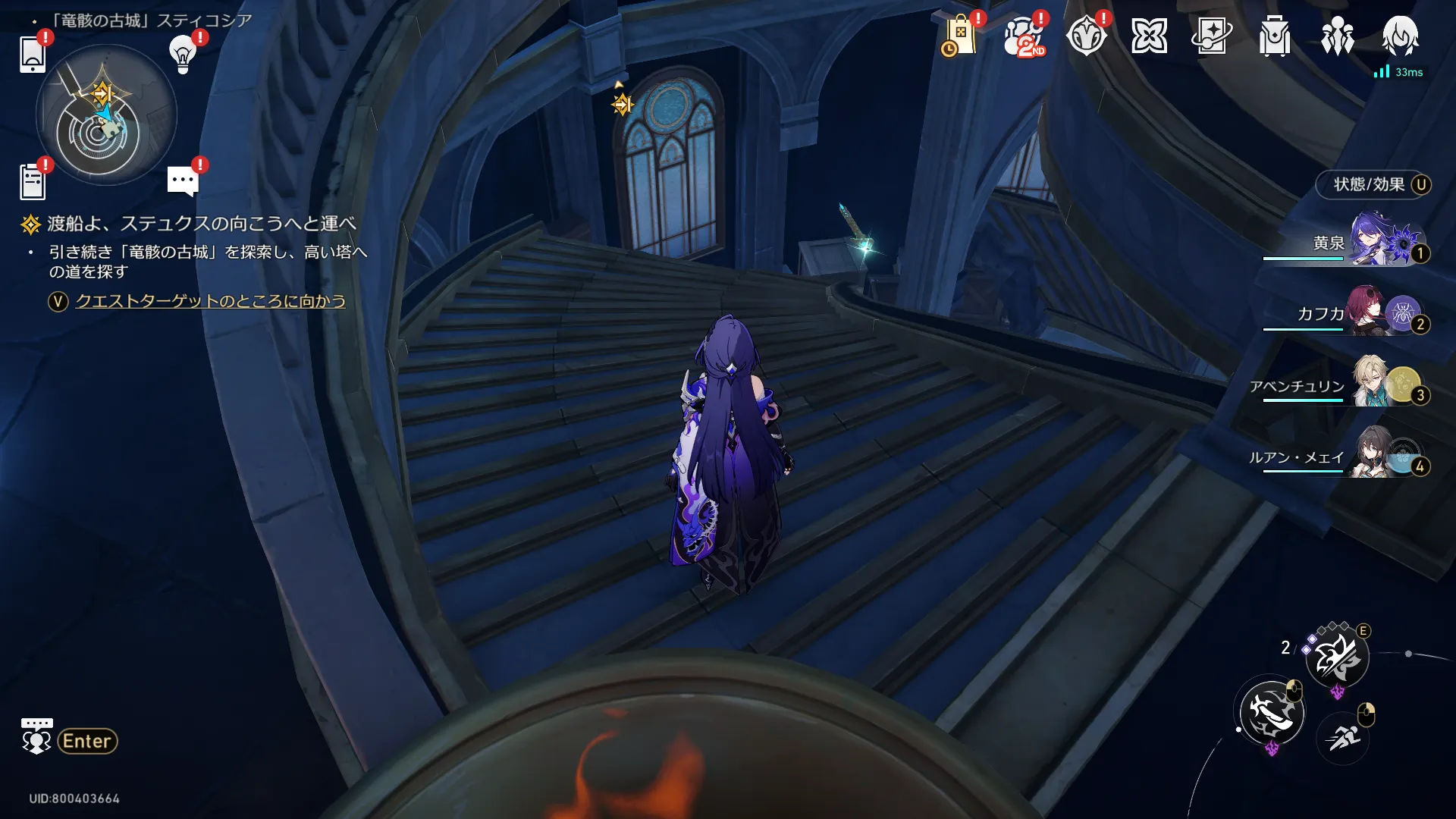Open the warp star card icon
The image size is (1456, 819).
tap(1212, 36)
